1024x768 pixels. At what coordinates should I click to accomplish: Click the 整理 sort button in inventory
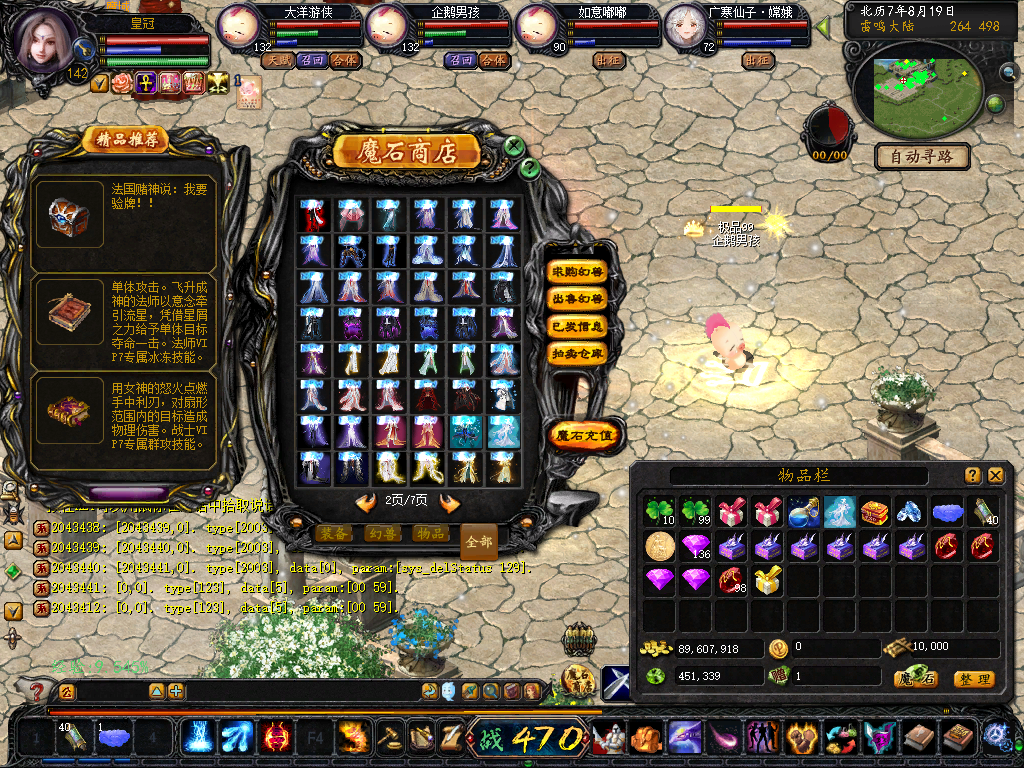pyautogui.click(x=973, y=679)
